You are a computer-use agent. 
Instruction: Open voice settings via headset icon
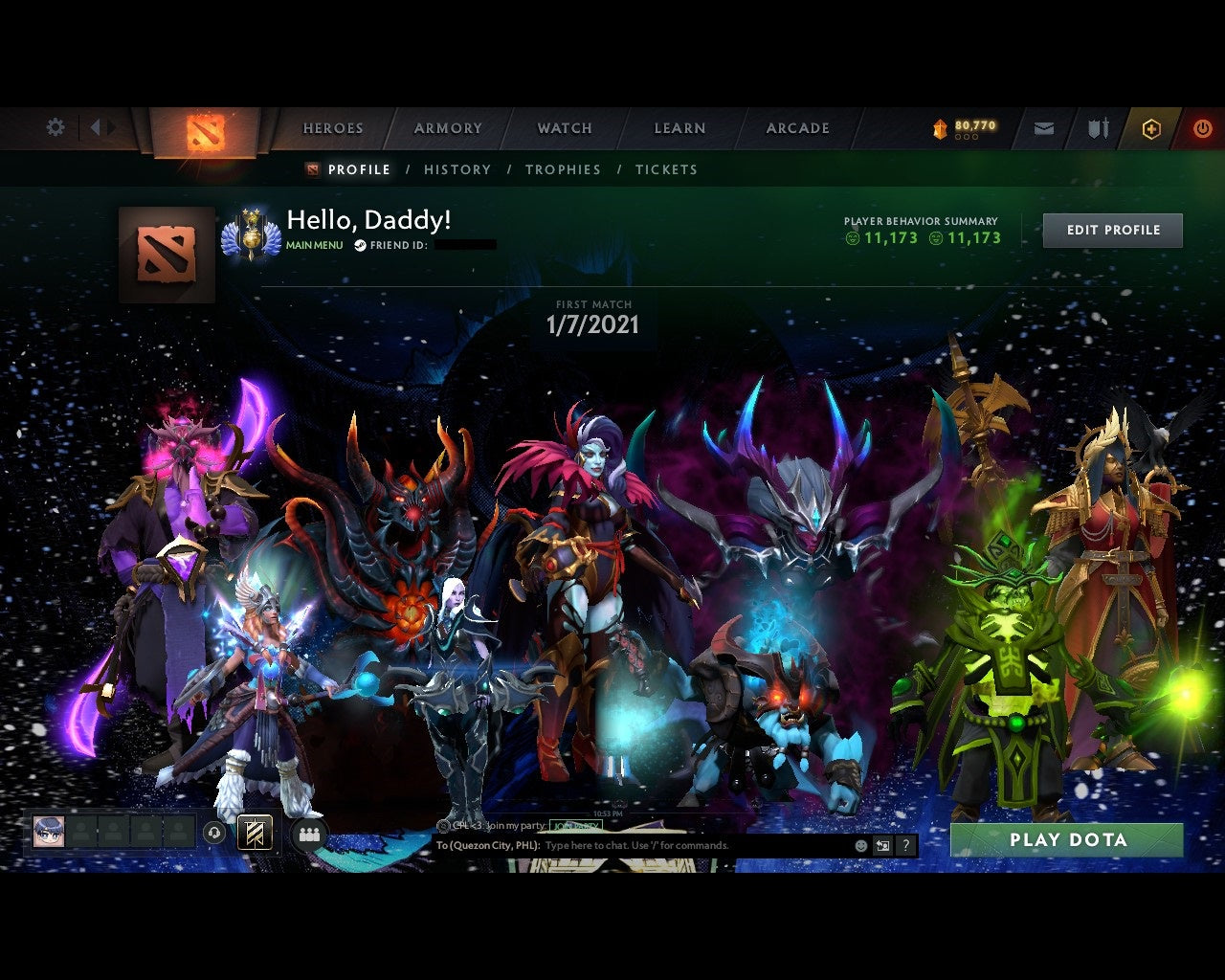pos(212,832)
